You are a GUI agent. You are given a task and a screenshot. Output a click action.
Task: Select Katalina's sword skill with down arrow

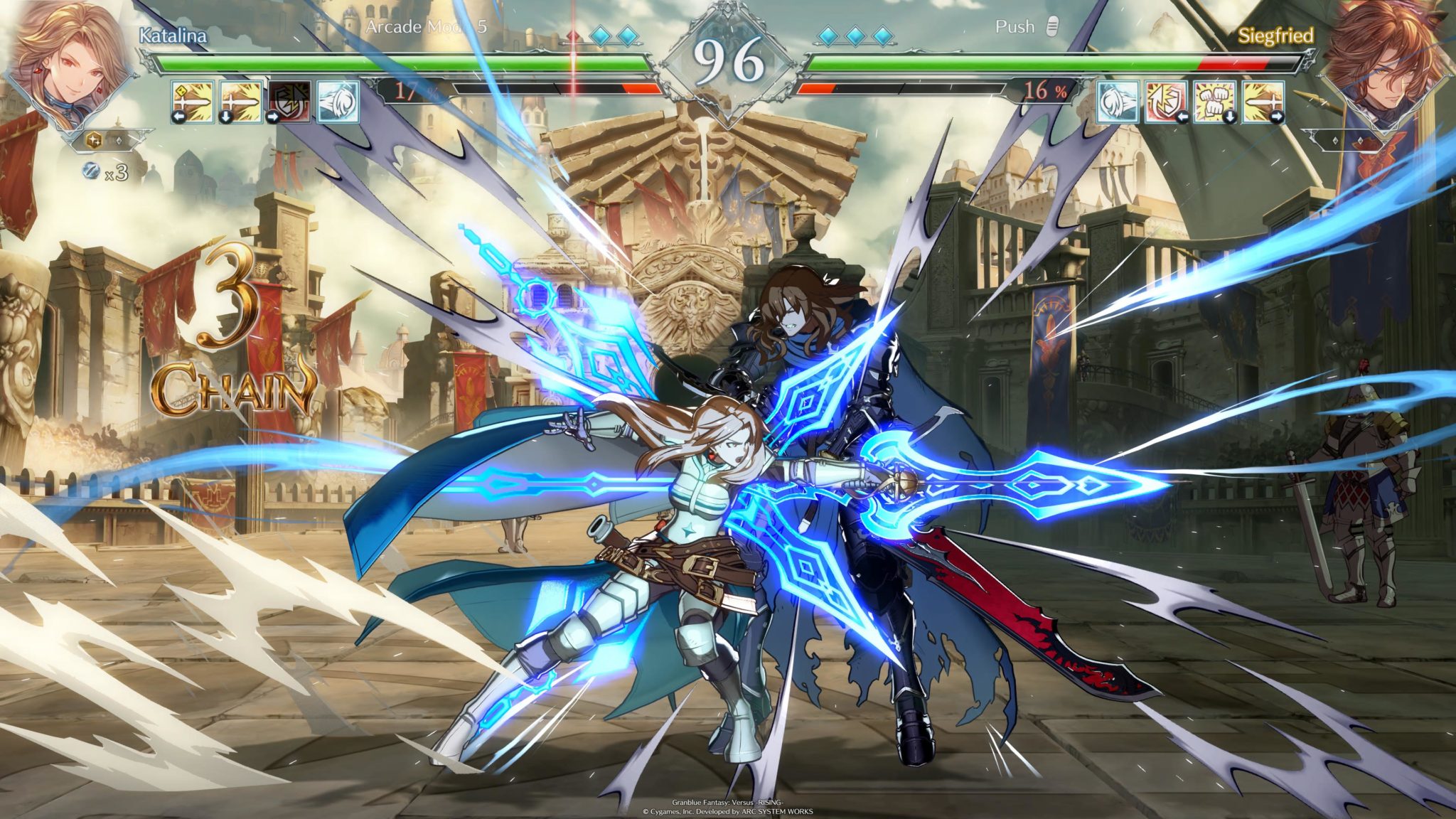(x=241, y=102)
